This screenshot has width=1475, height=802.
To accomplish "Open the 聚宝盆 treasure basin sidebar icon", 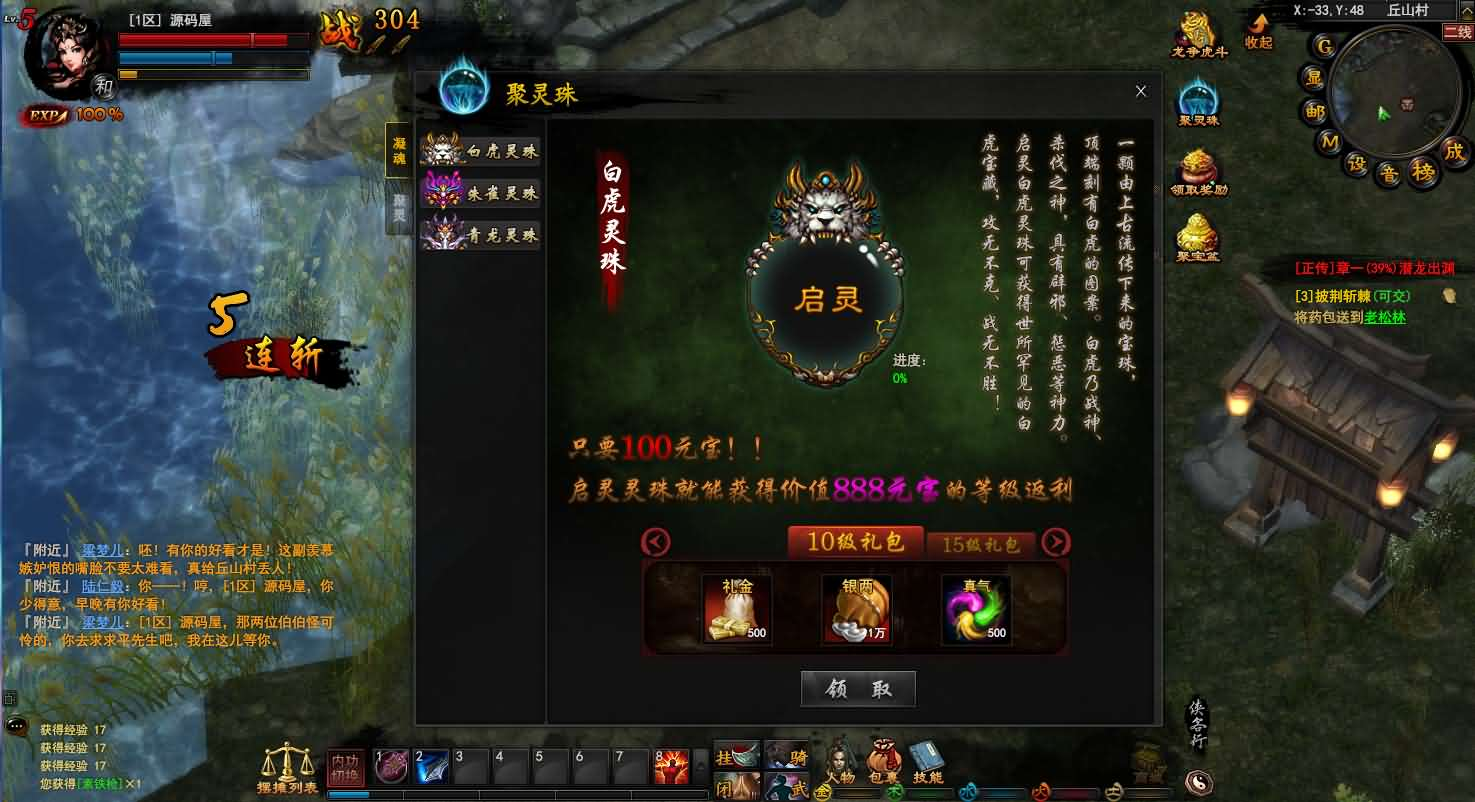I will click(1196, 239).
